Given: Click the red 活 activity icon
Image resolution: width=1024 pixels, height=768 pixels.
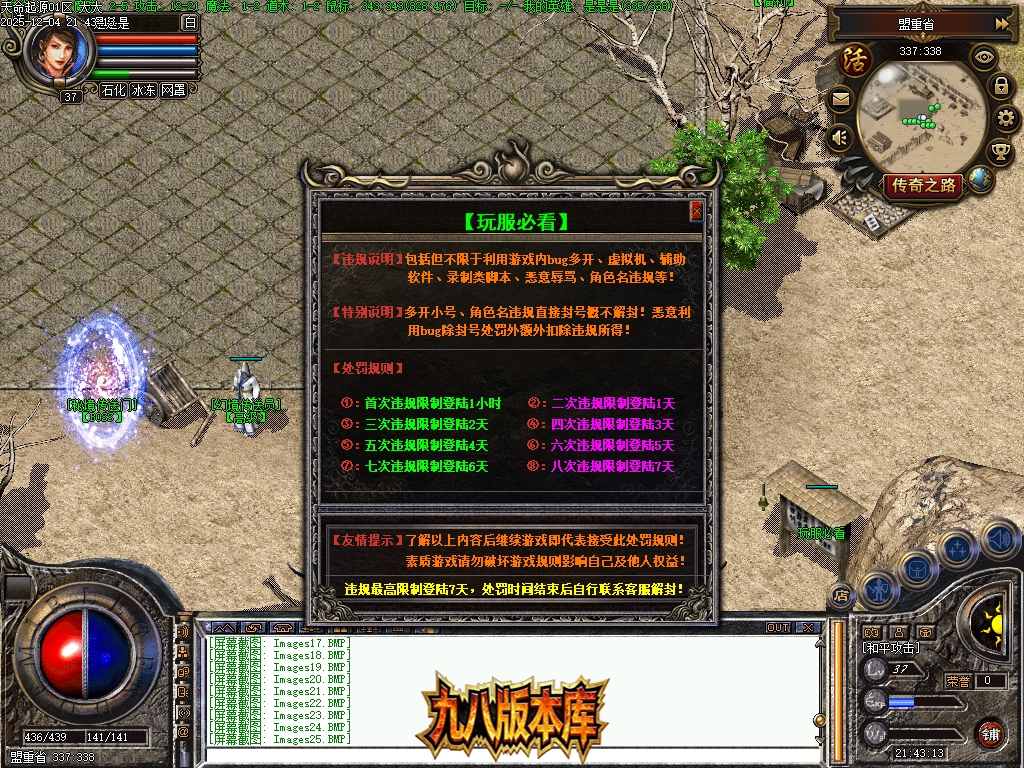Looking at the screenshot, I should pyautogui.click(x=856, y=59).
